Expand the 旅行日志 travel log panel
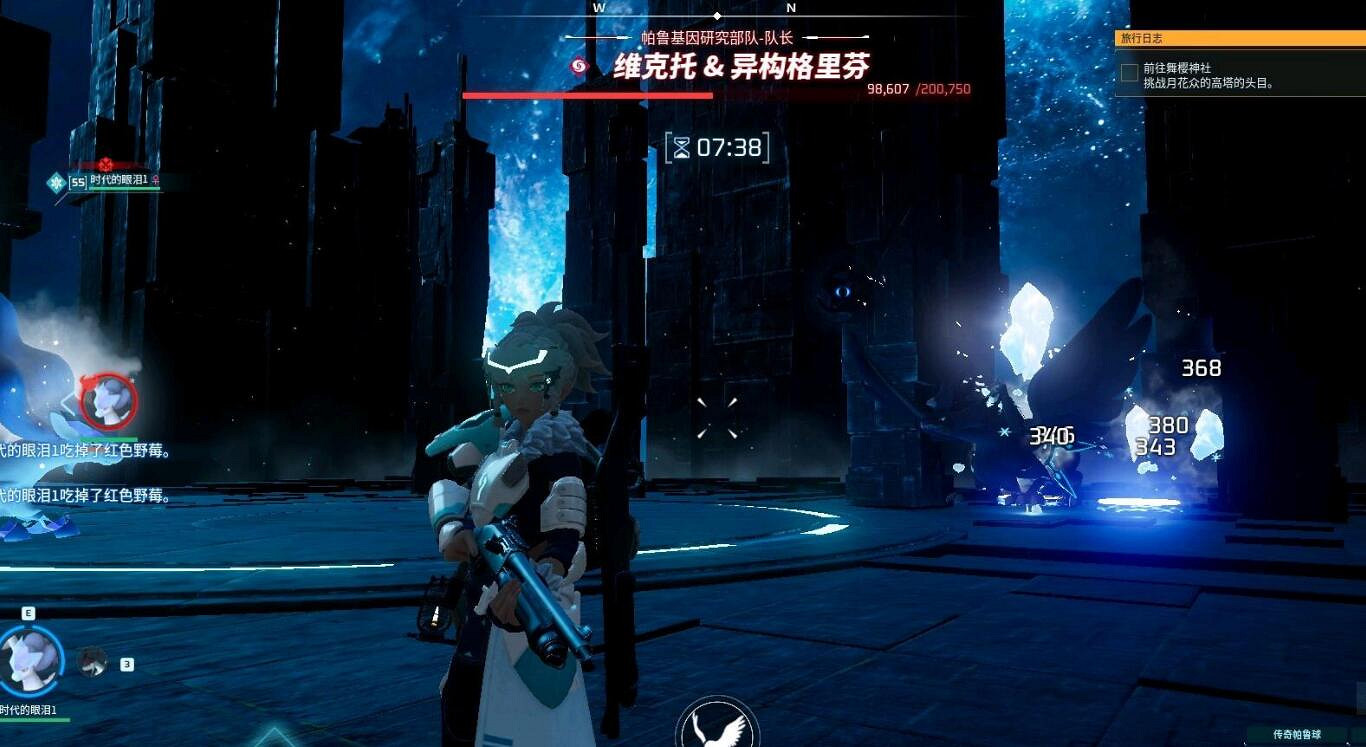1366x747 pixels. pyautogui.click(x=1240, y=37)
